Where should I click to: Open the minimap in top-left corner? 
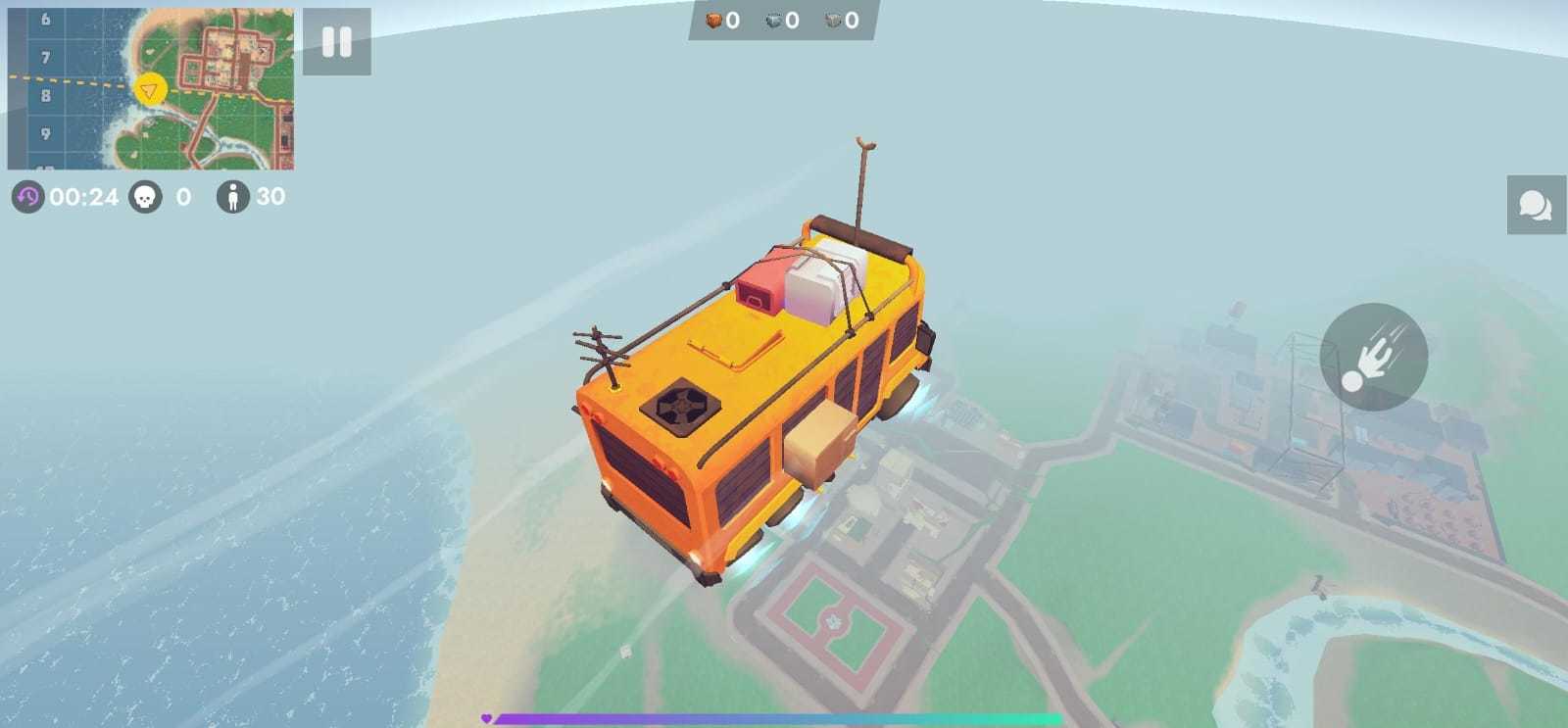(157, 83)
